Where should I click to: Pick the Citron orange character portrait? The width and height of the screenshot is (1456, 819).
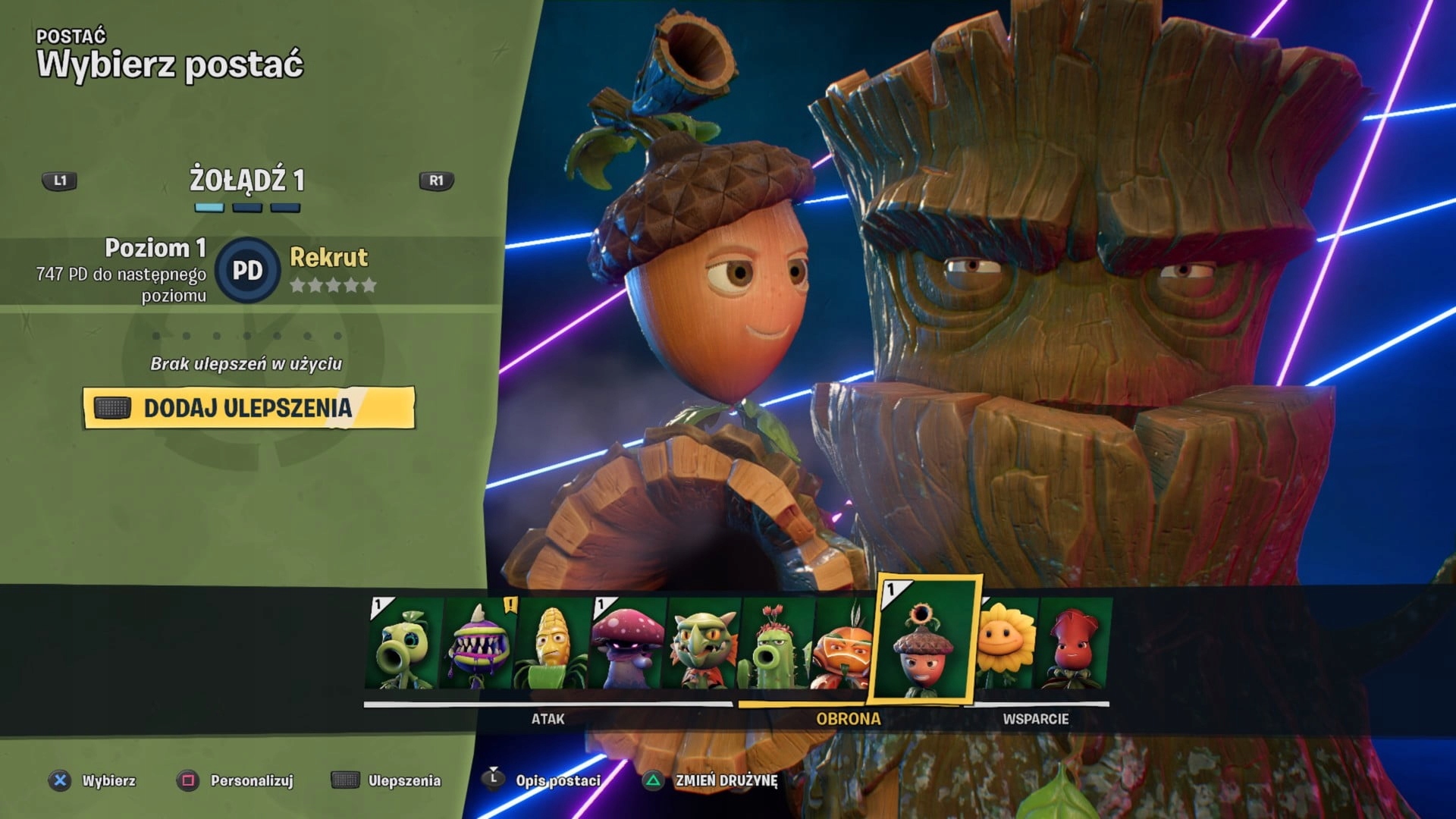pyautogui.click(x=842, y=644)
